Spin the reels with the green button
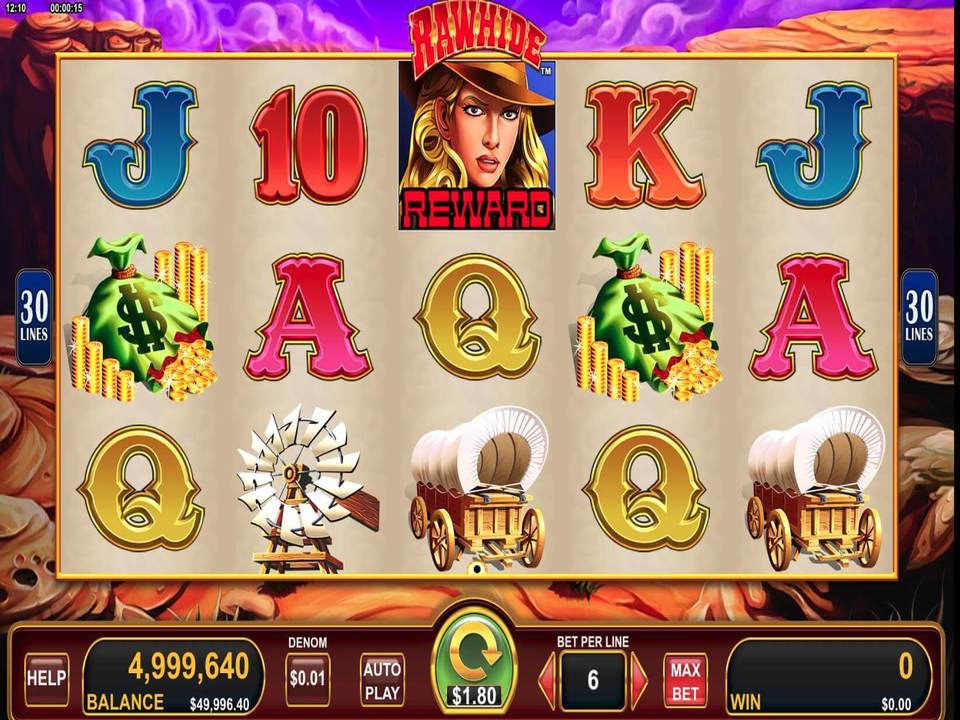Viewport: 960px width, 720px height. tap(474, 664)
